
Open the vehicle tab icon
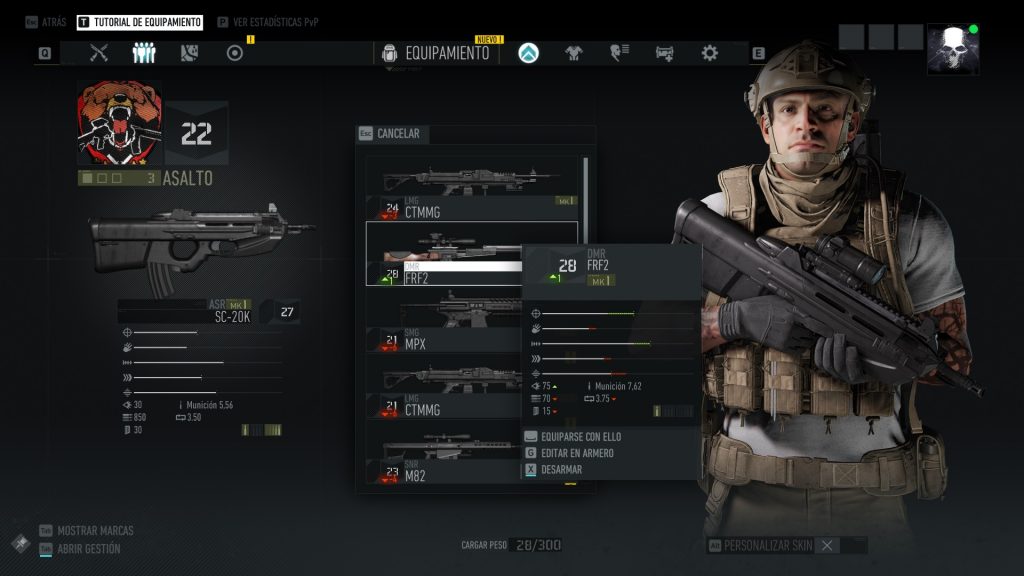click(x=664, y=53)
